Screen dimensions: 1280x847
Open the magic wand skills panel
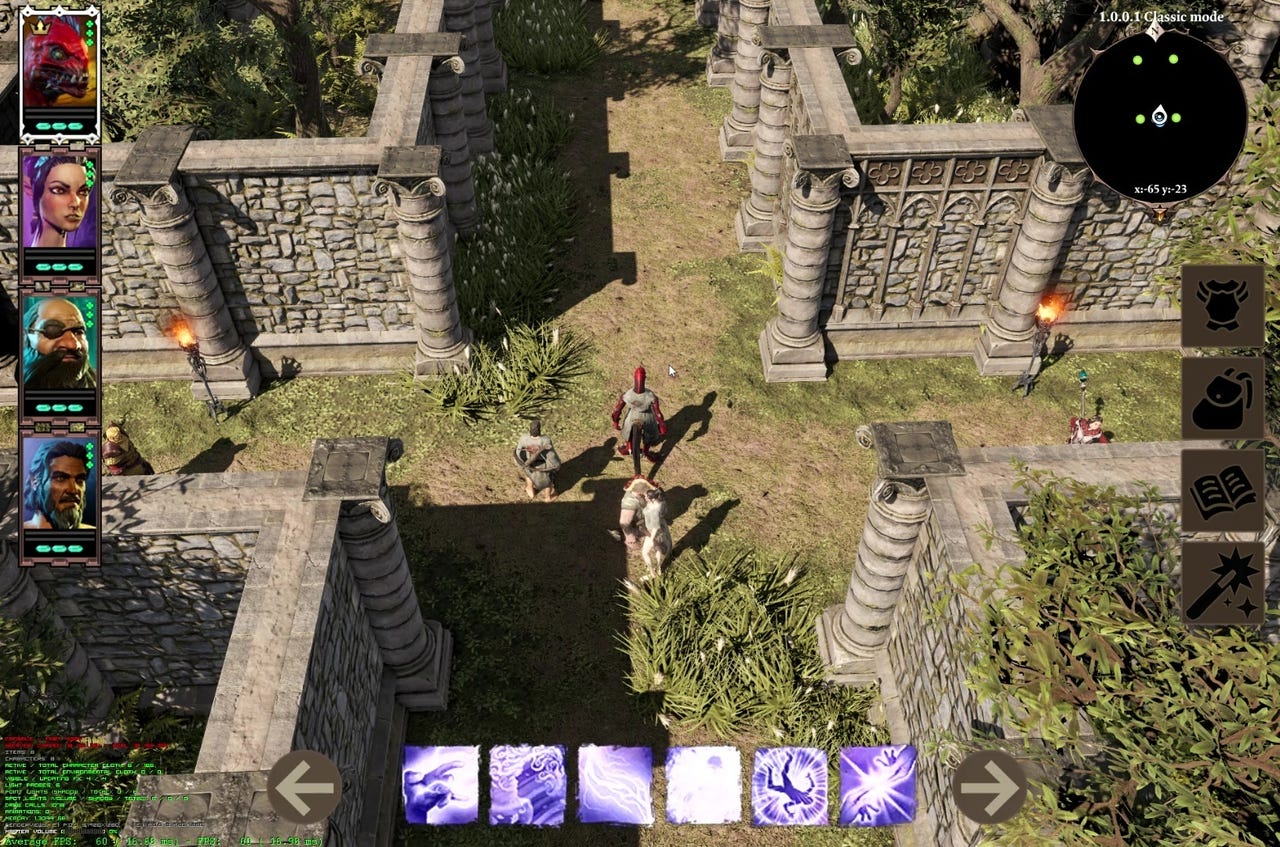point(1222,583)
